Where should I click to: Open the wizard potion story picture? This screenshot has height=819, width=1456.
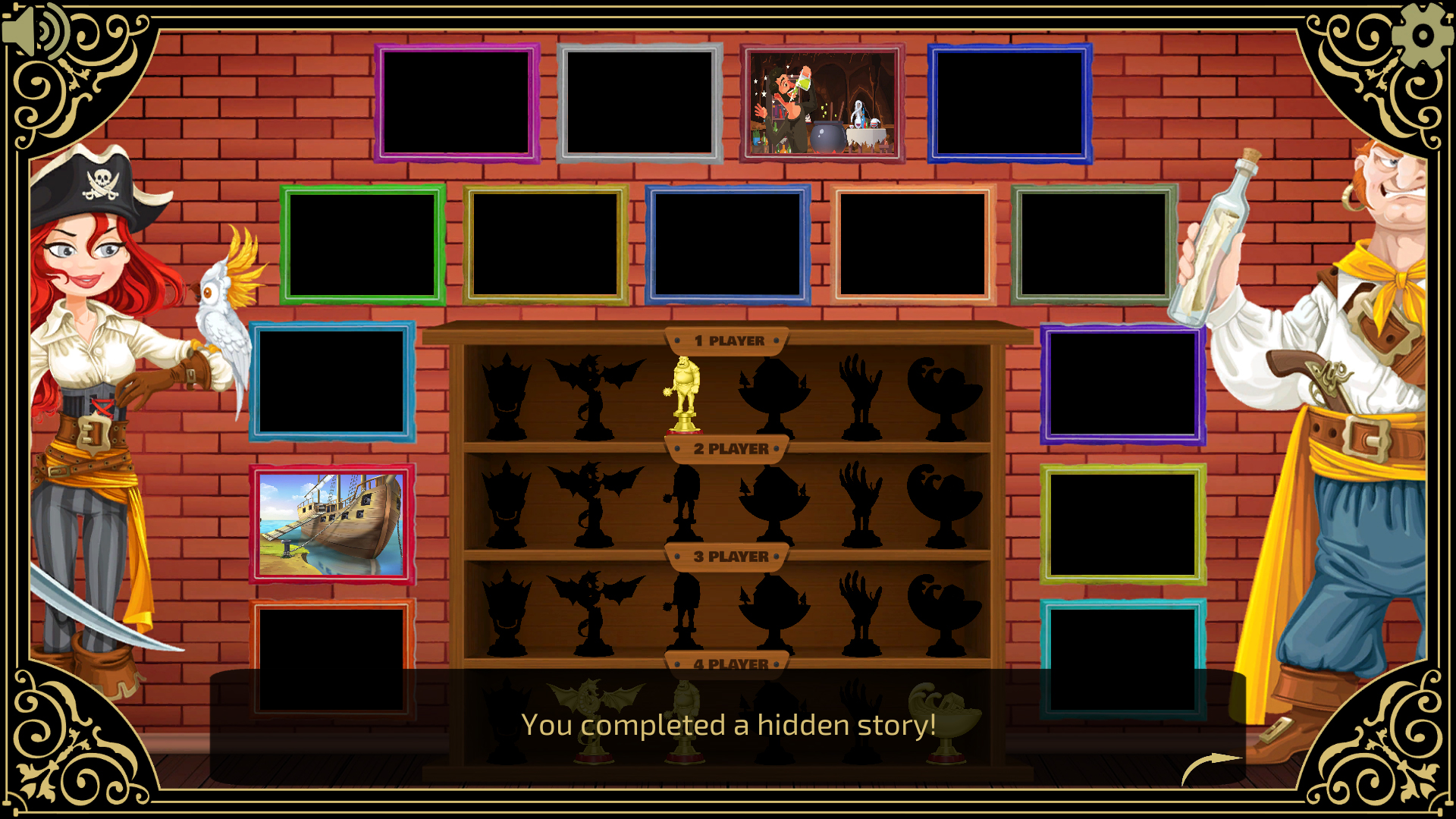tap(822, 103)
